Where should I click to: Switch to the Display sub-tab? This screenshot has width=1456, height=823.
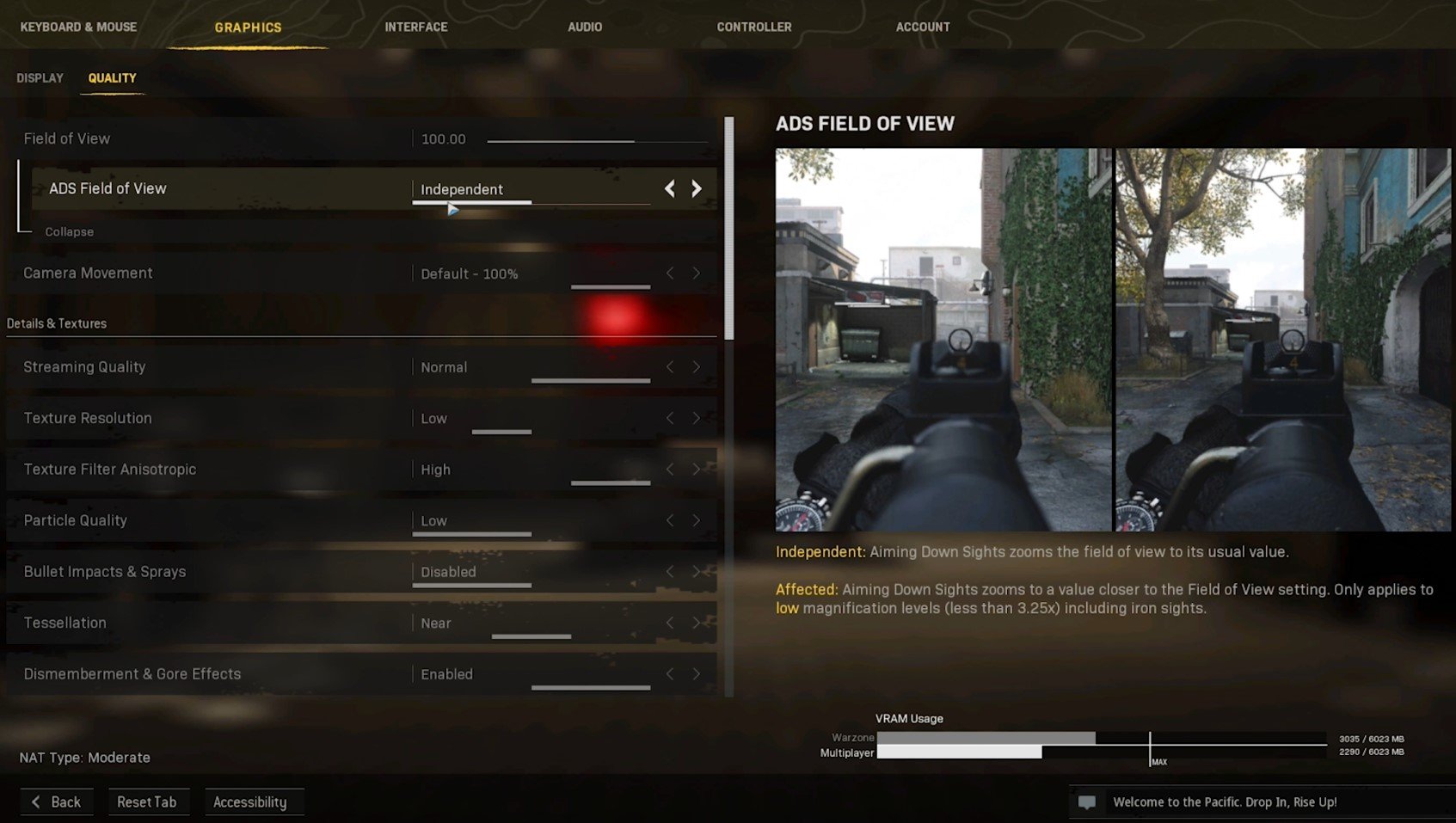click(x=40, y=78)
